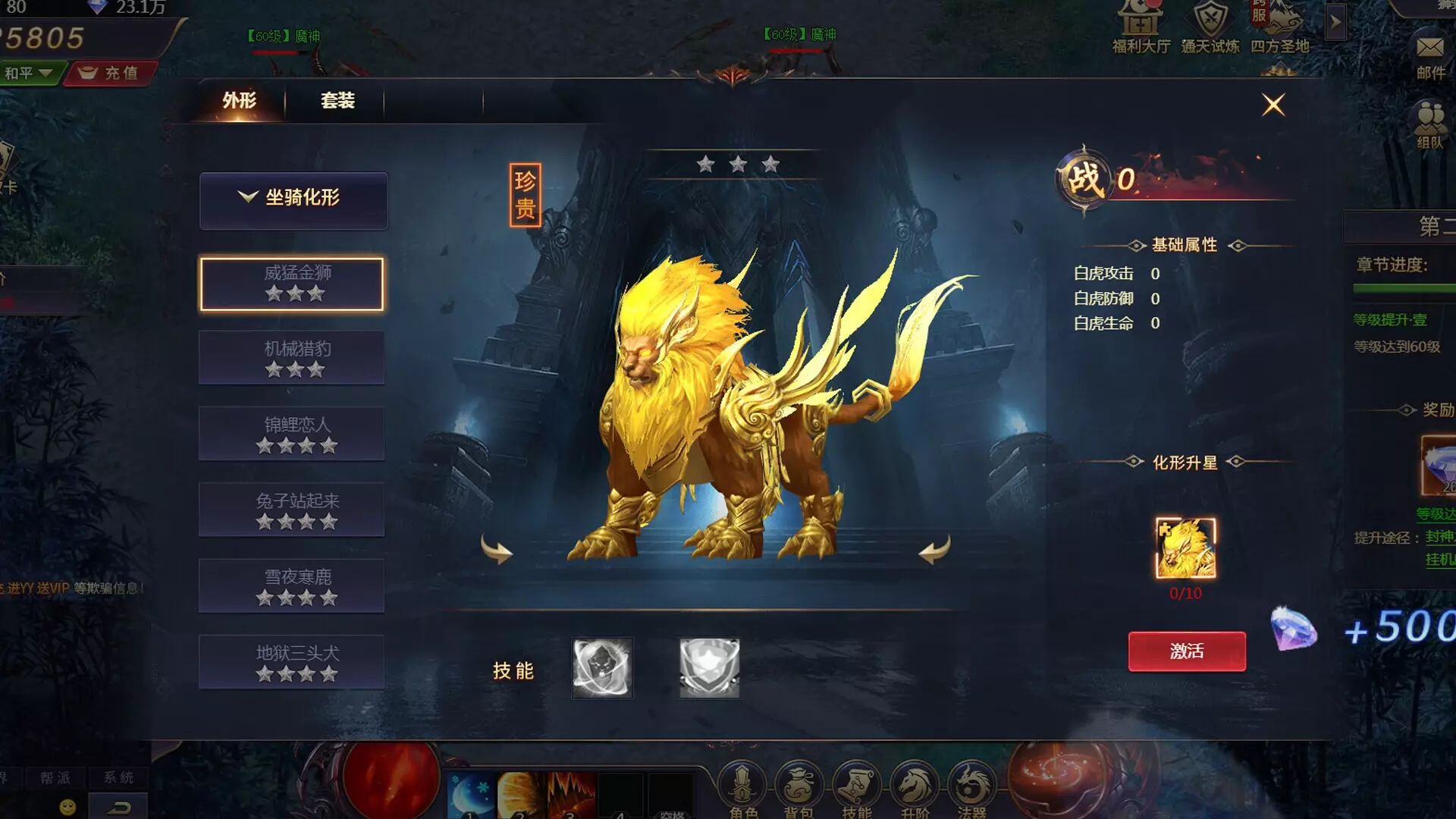Open the 充值 recharge shop
Viewport: 1456px width, 819px height.
tap(111, 74)
